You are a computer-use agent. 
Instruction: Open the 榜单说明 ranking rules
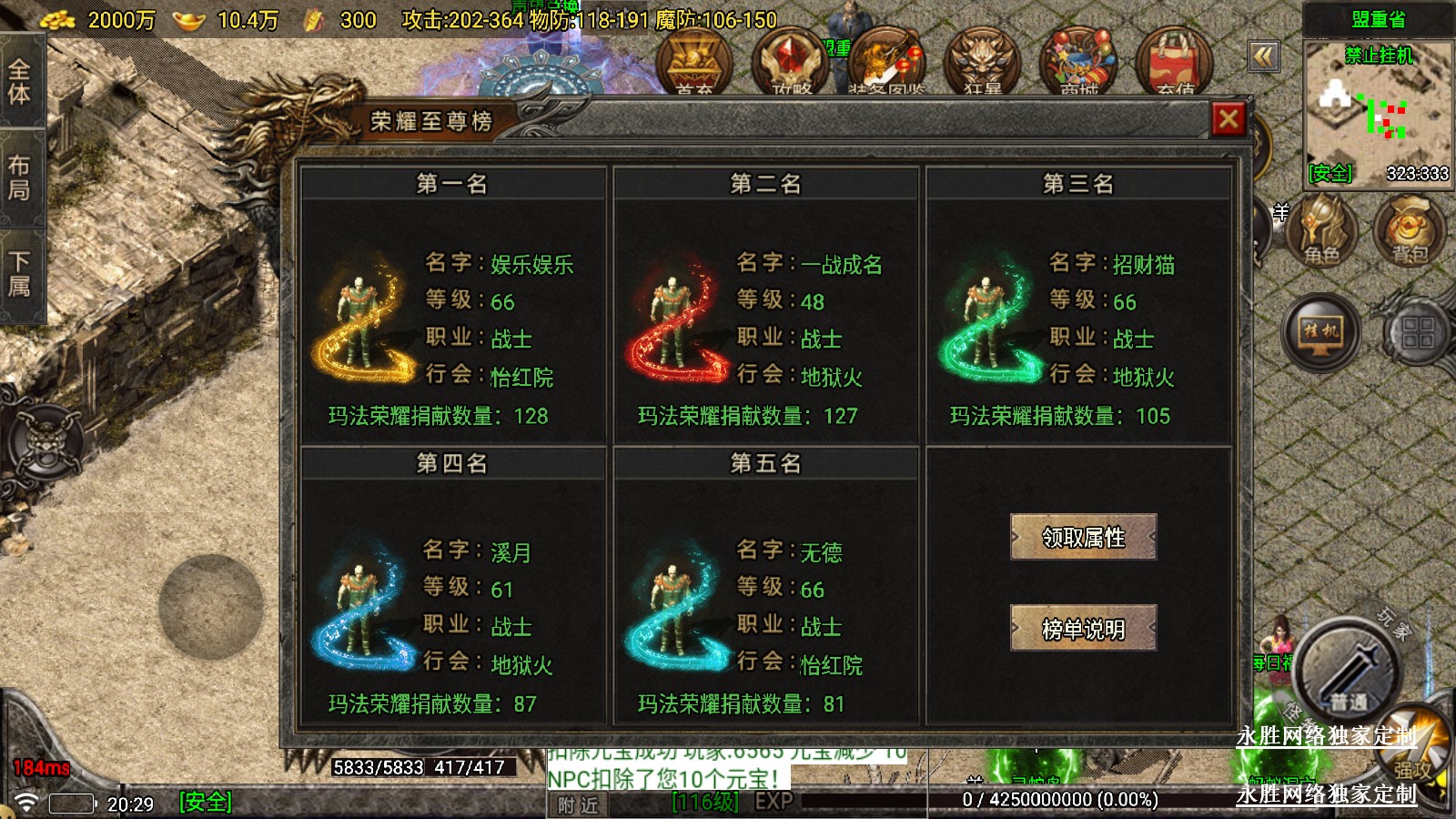(1083, 628)
